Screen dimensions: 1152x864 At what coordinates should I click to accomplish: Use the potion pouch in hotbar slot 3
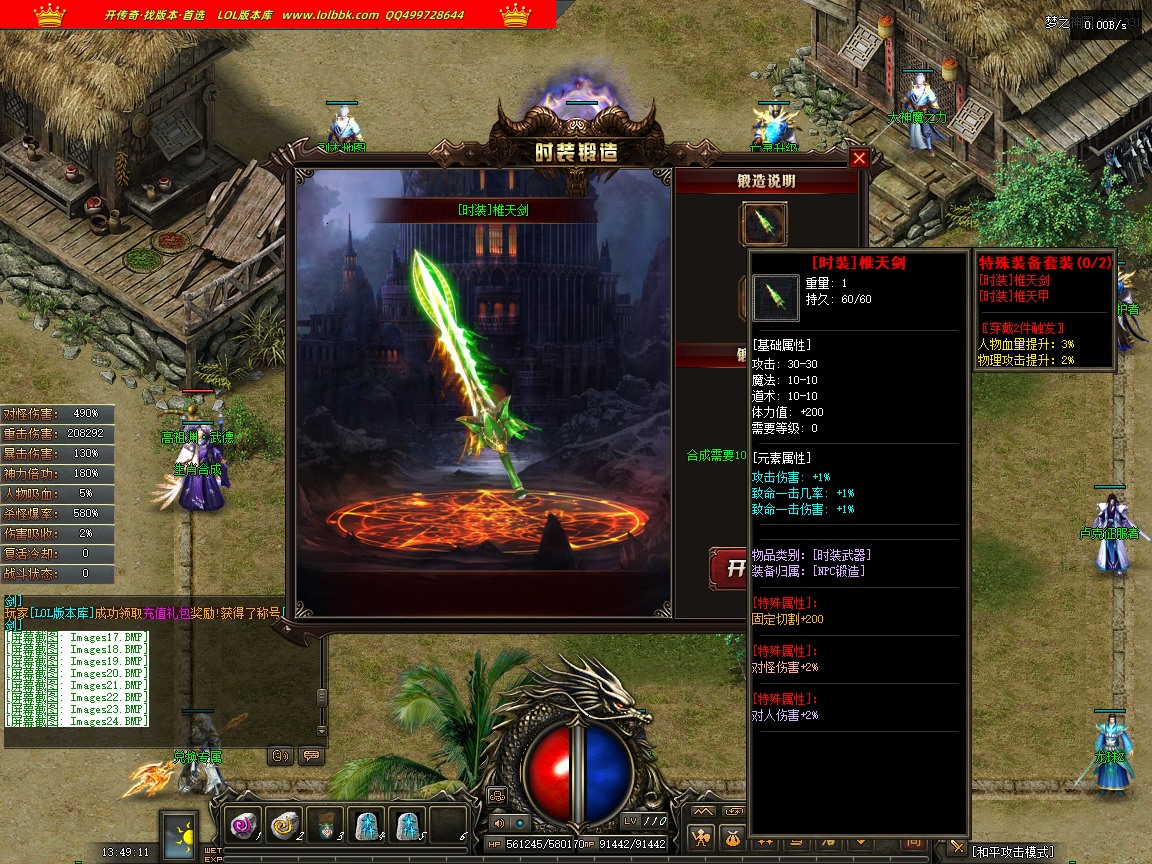point(325,824)
